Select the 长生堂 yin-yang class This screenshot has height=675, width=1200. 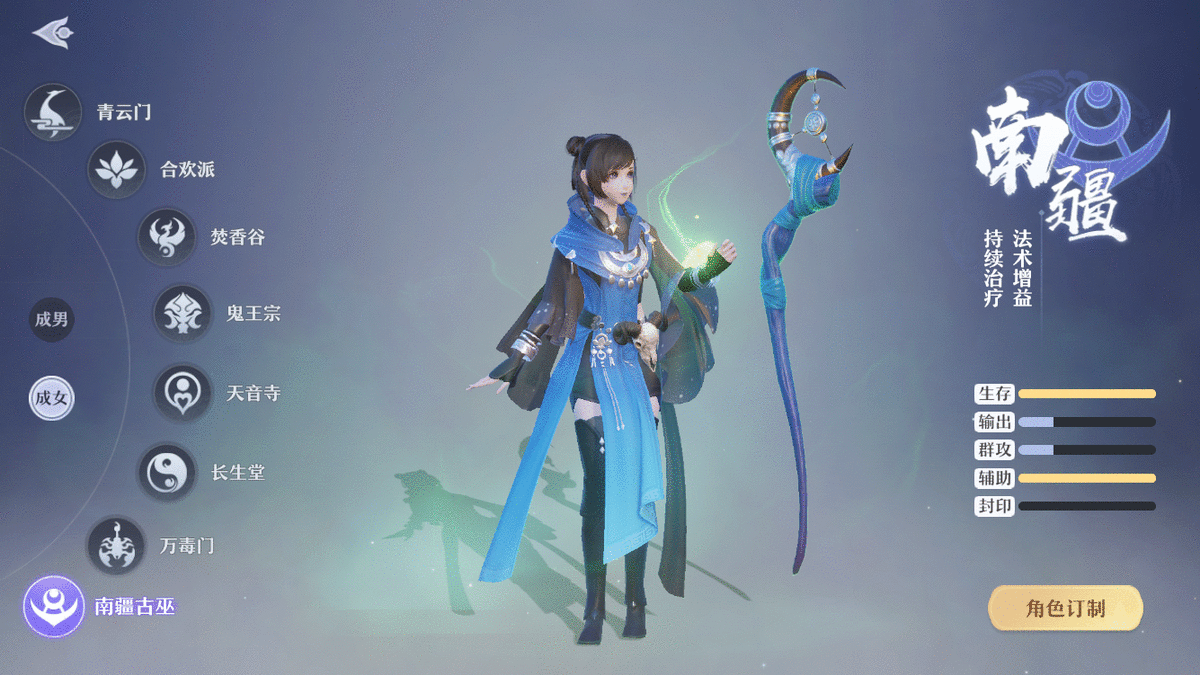coord(166,472)
